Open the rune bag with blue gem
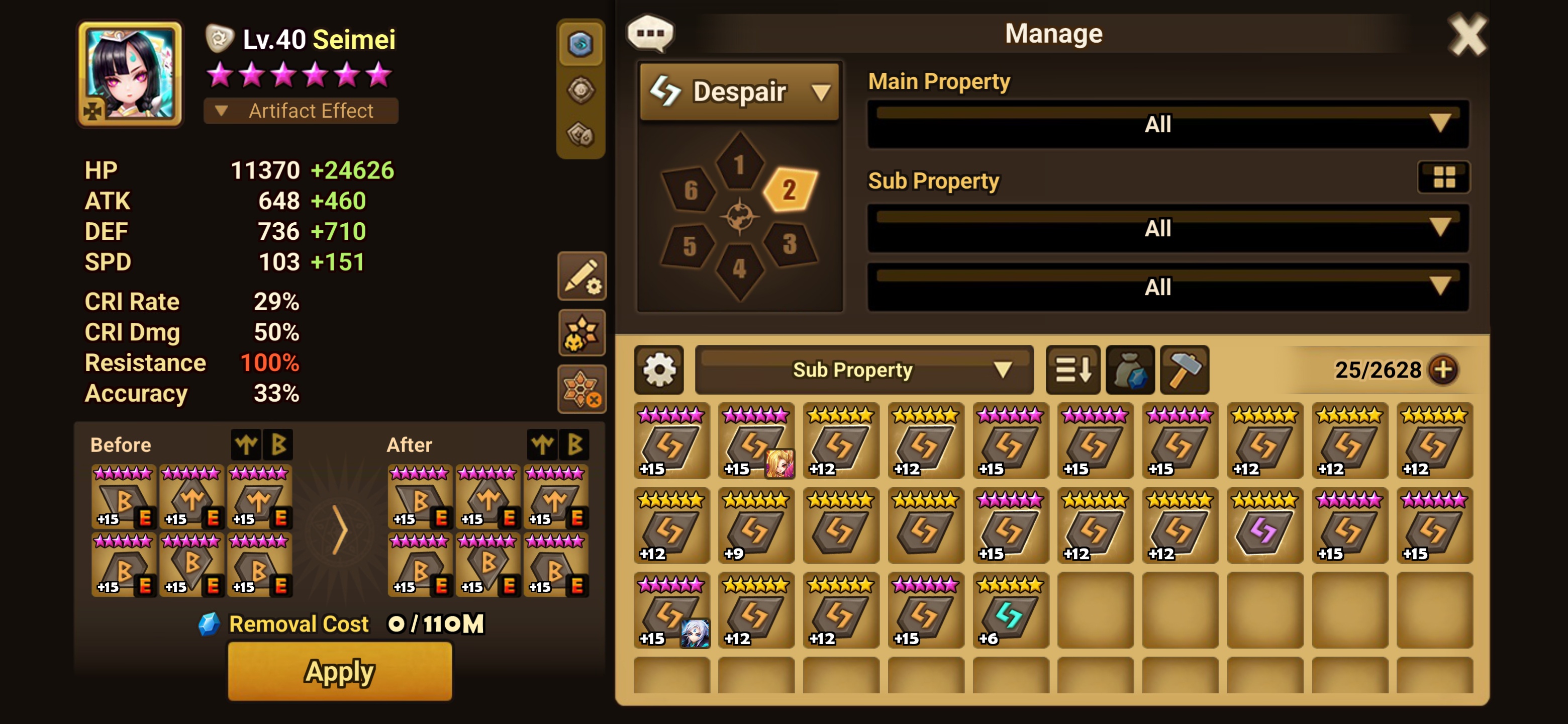Viewport: 1568px width, 724px height. 1130,370
